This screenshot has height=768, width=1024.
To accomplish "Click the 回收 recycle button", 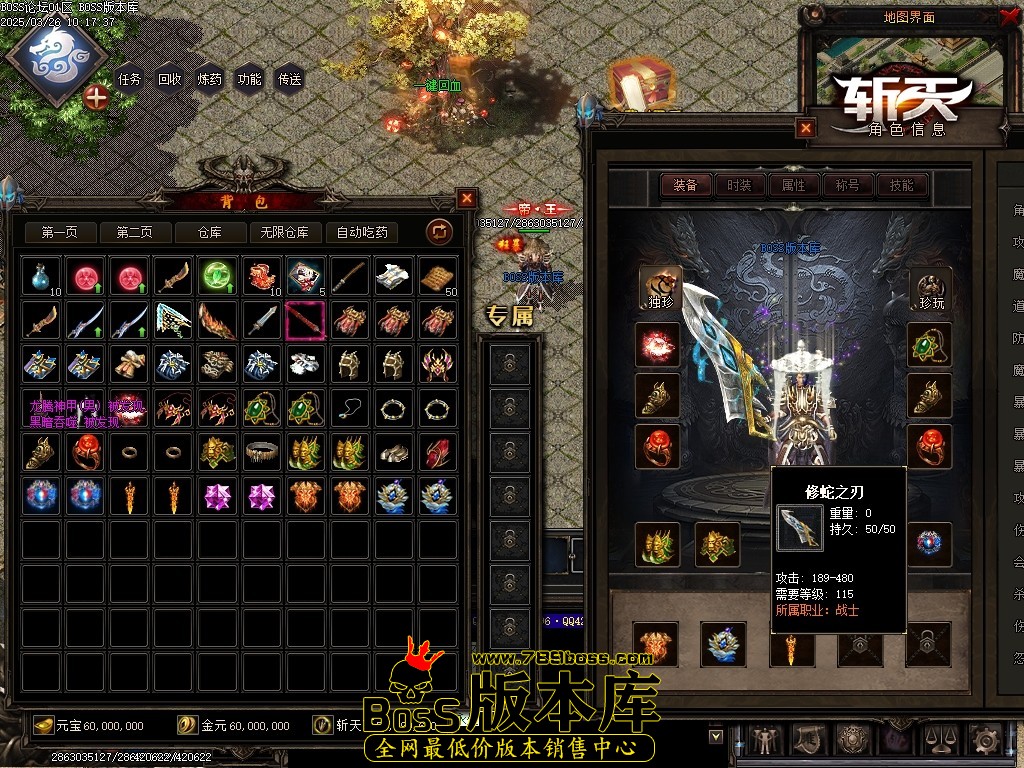I will click(x=170, y=79).
